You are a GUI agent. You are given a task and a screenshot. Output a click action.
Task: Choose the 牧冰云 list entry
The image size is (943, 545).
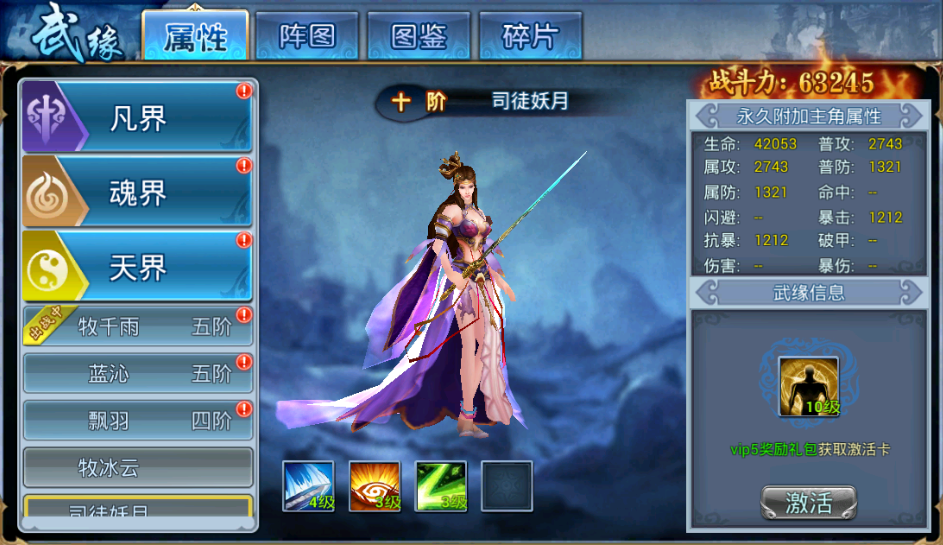coord(138,467)
